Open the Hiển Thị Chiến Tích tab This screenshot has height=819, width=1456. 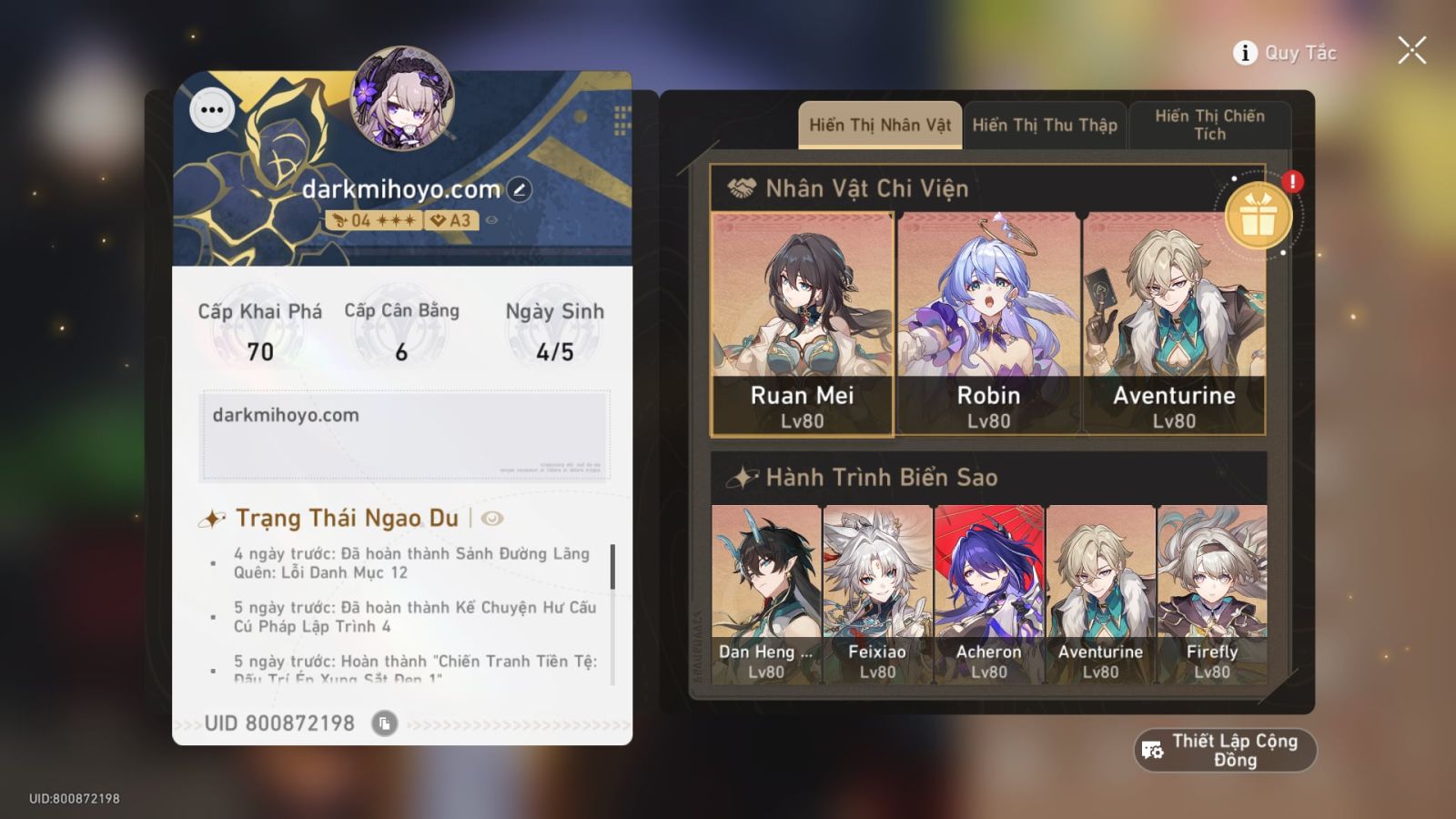coord(1210,125)
